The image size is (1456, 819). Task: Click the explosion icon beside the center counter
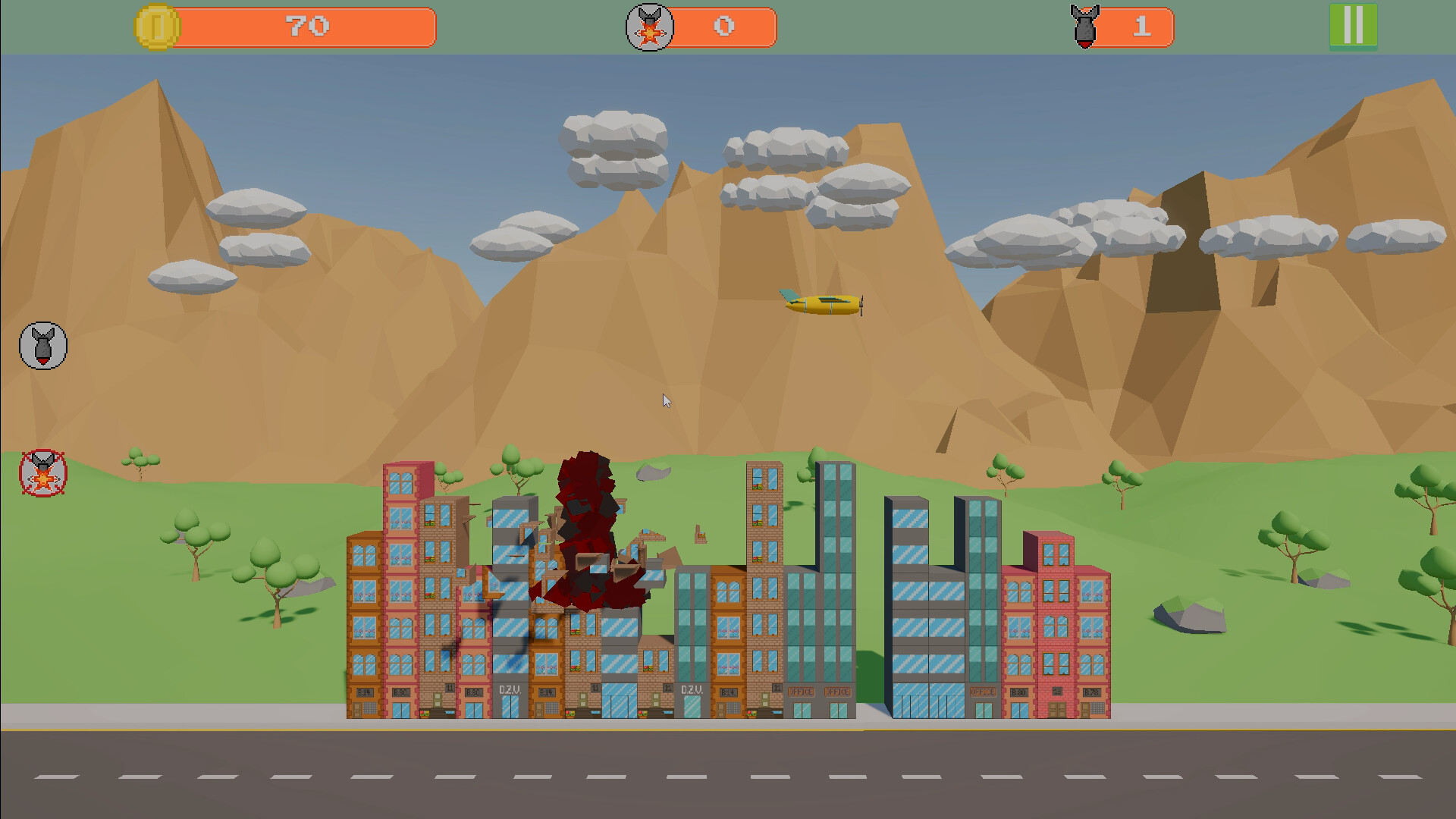[x=648, y=27]
